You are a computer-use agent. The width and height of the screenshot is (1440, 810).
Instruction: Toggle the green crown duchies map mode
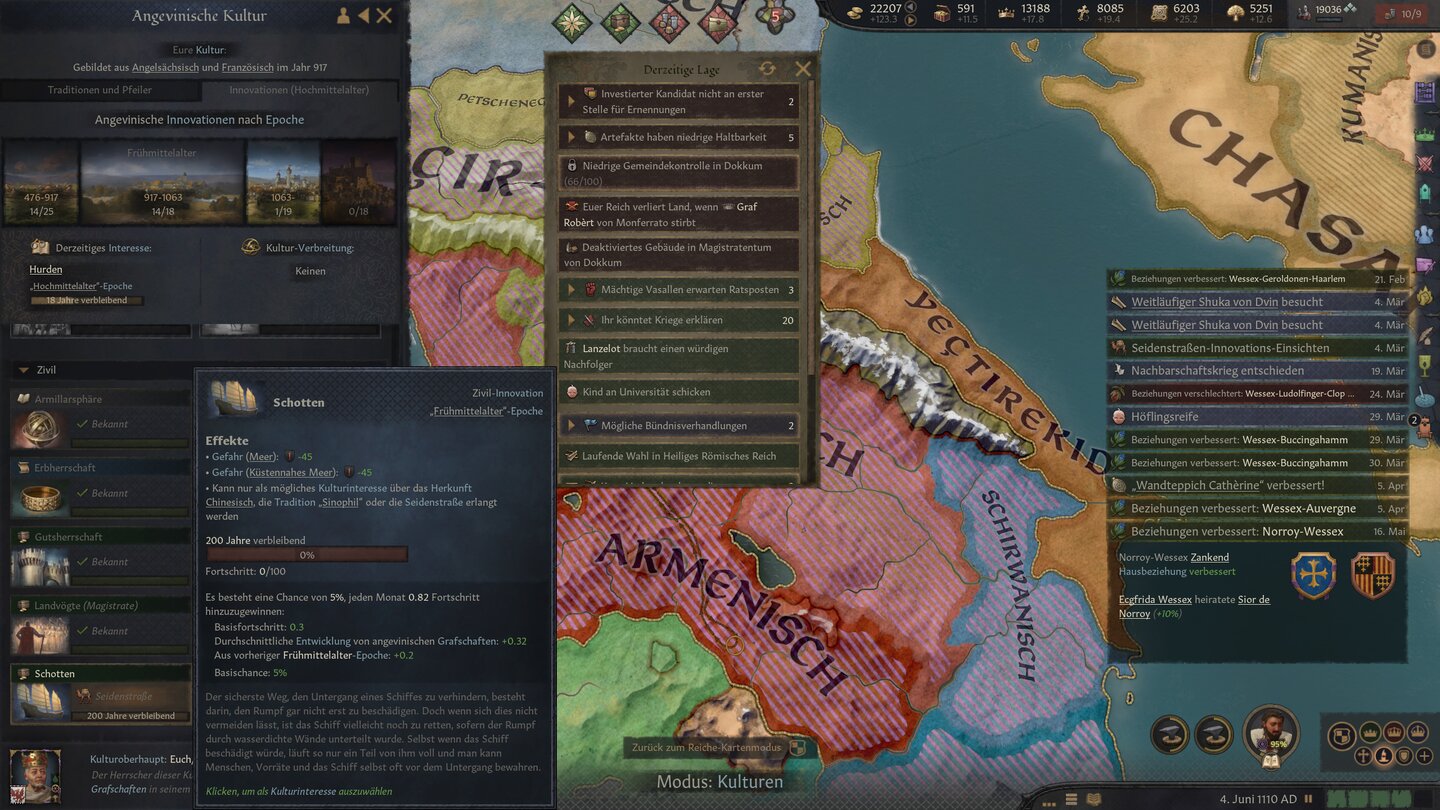[x=1369, y=734]
